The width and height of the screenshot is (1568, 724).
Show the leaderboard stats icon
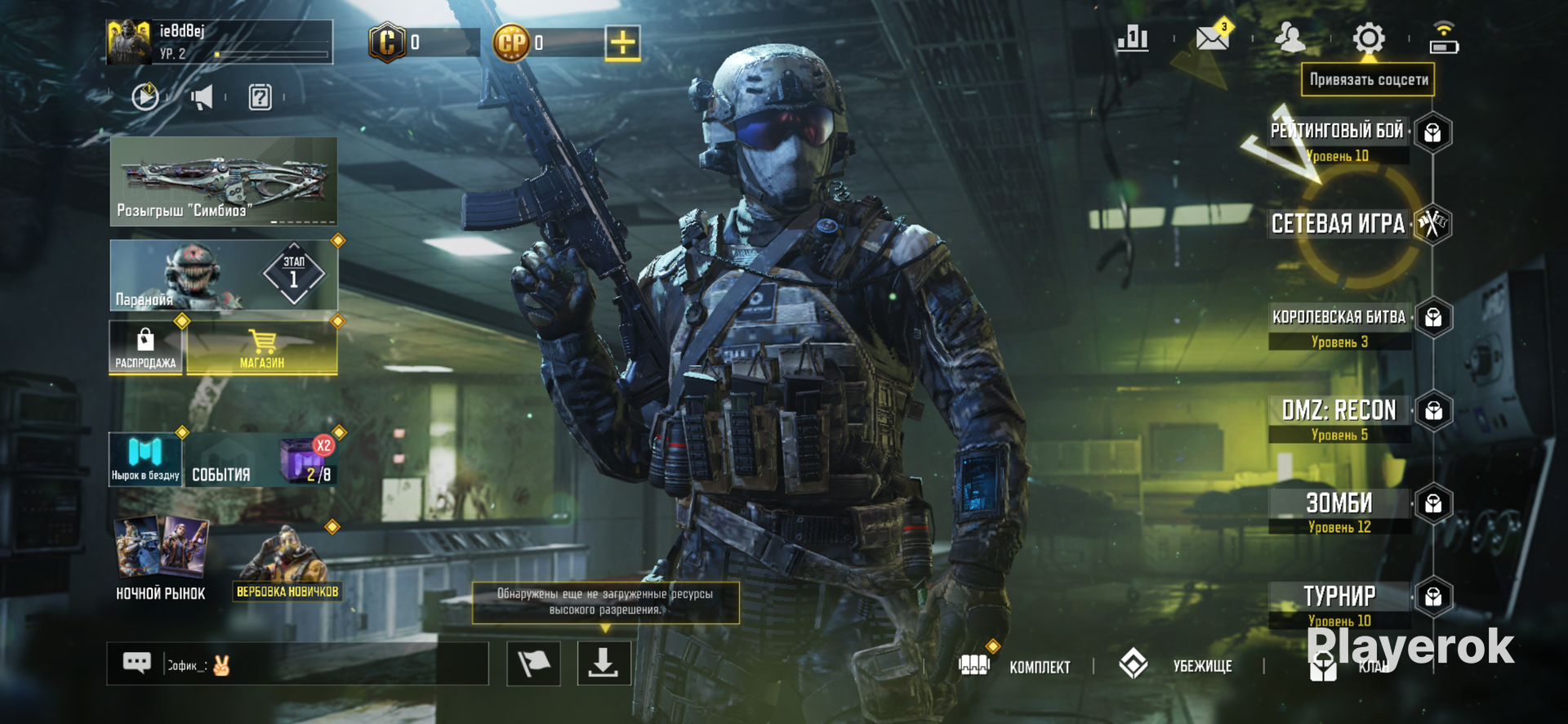(1133, 38)
